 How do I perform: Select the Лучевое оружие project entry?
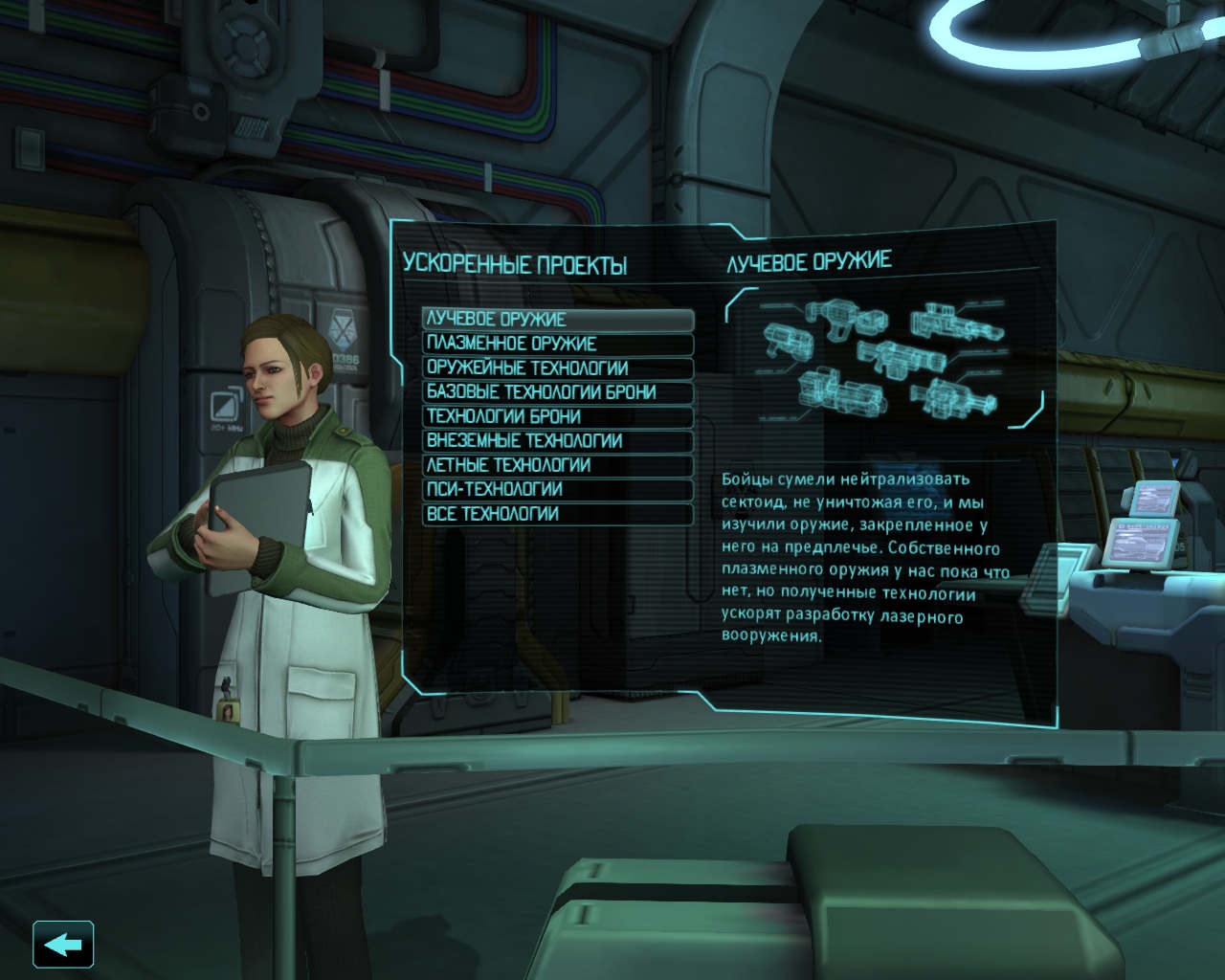pyautogui.click(x=557, y=320)
